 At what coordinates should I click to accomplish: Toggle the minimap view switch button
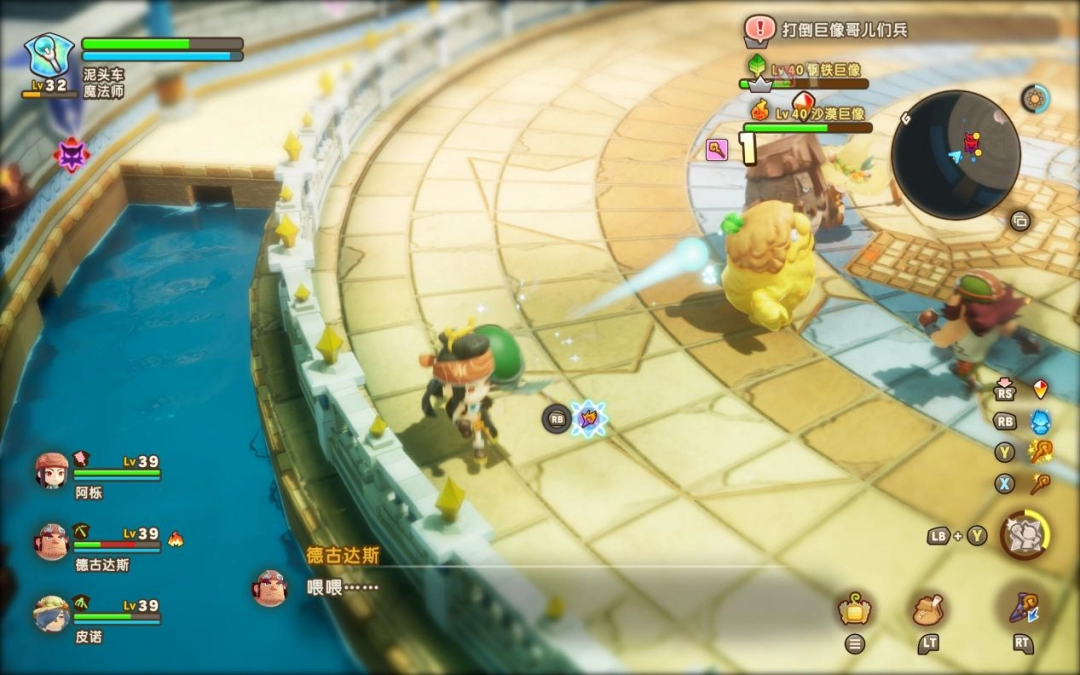(1020, 221)
